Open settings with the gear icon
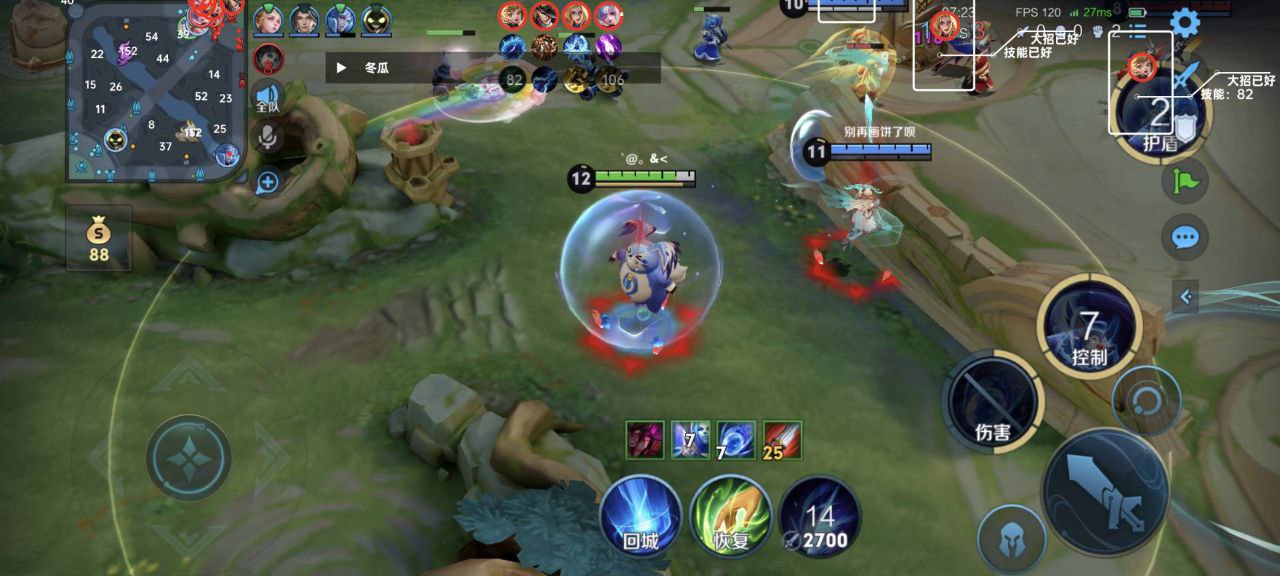1280x576 pixels. pyautogui.click(x=1185, y=22)
